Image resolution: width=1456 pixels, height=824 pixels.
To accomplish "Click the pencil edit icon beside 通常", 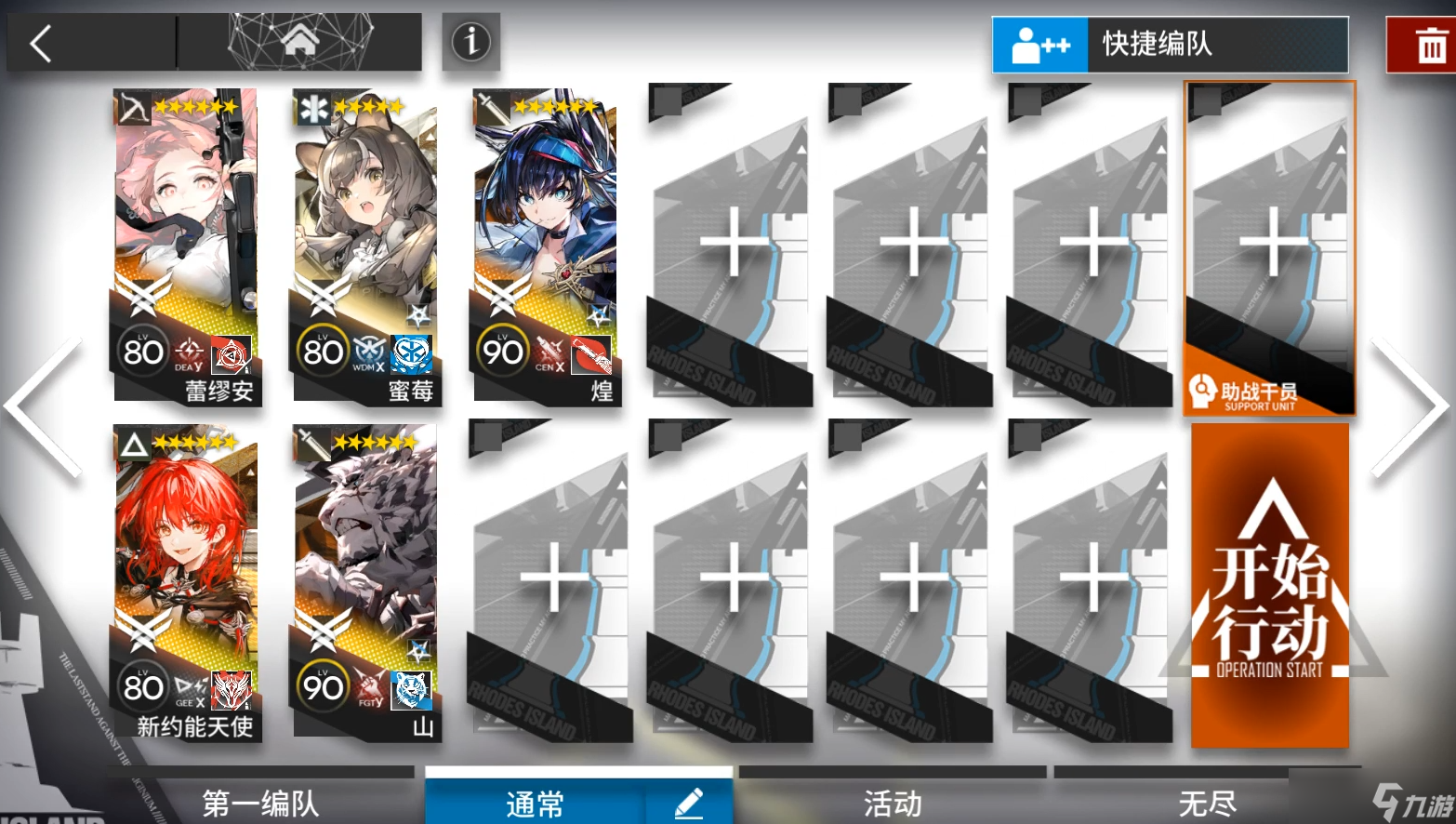I will (689, 804).
